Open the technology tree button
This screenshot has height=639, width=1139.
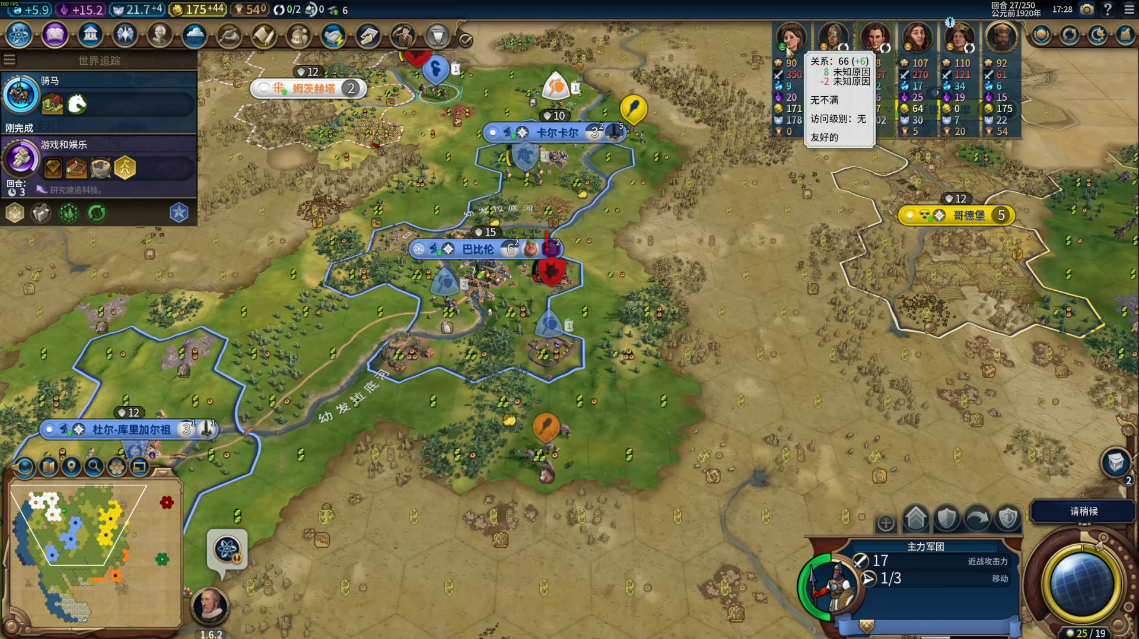tap(19, 36)
